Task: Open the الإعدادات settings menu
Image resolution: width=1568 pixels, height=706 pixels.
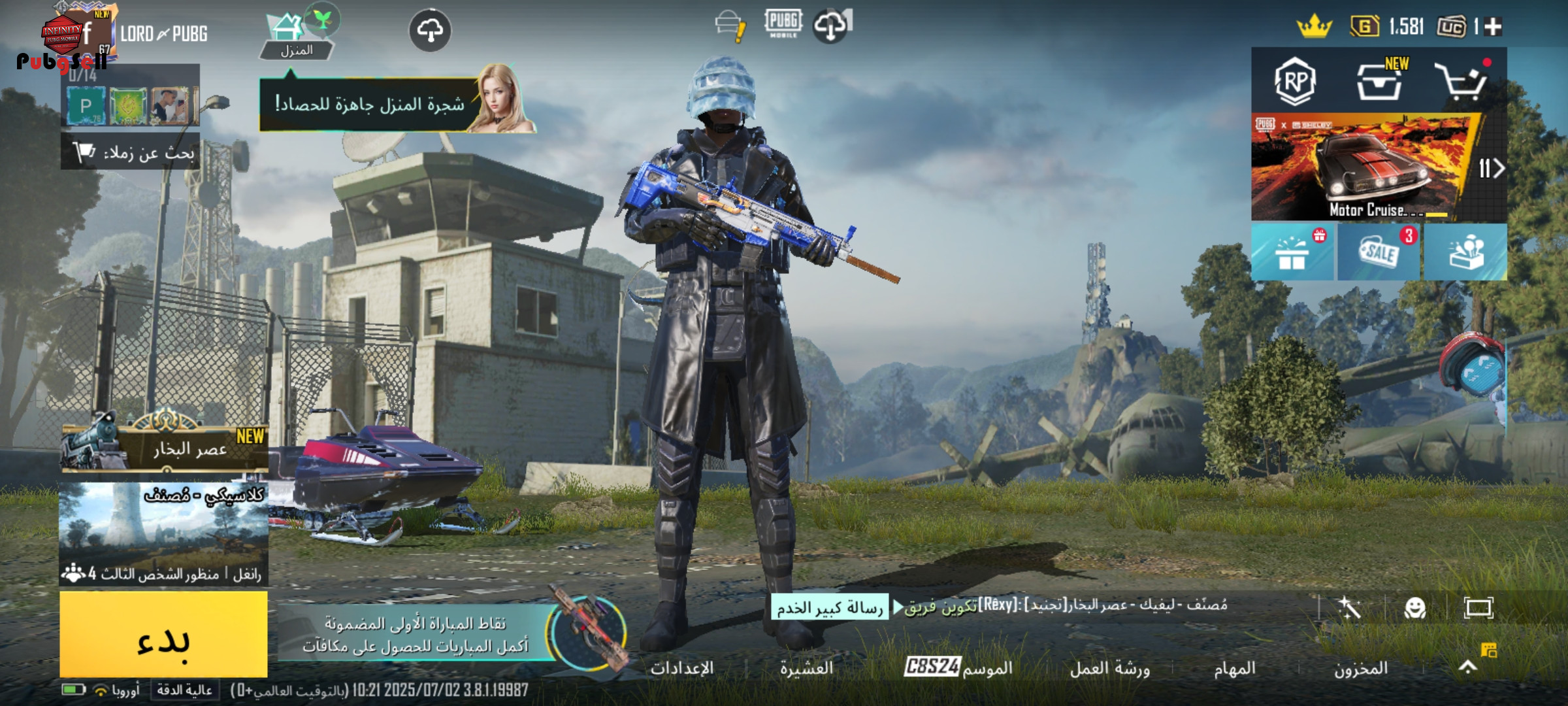Action: (x=681, y=668)
